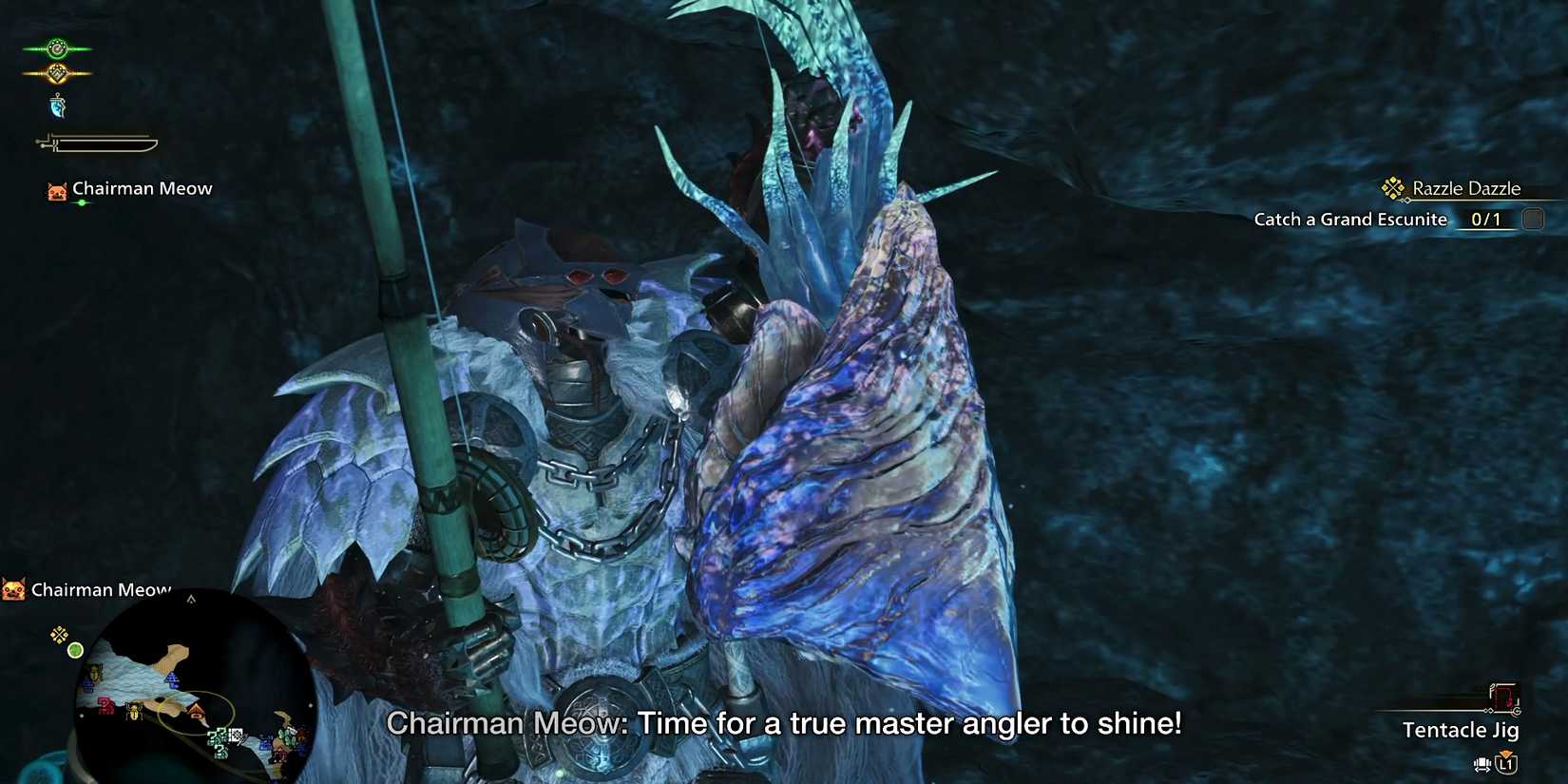Check the Grand Escunite completion box
This screenshot has width=1568, height=784.
point(1533,218)
